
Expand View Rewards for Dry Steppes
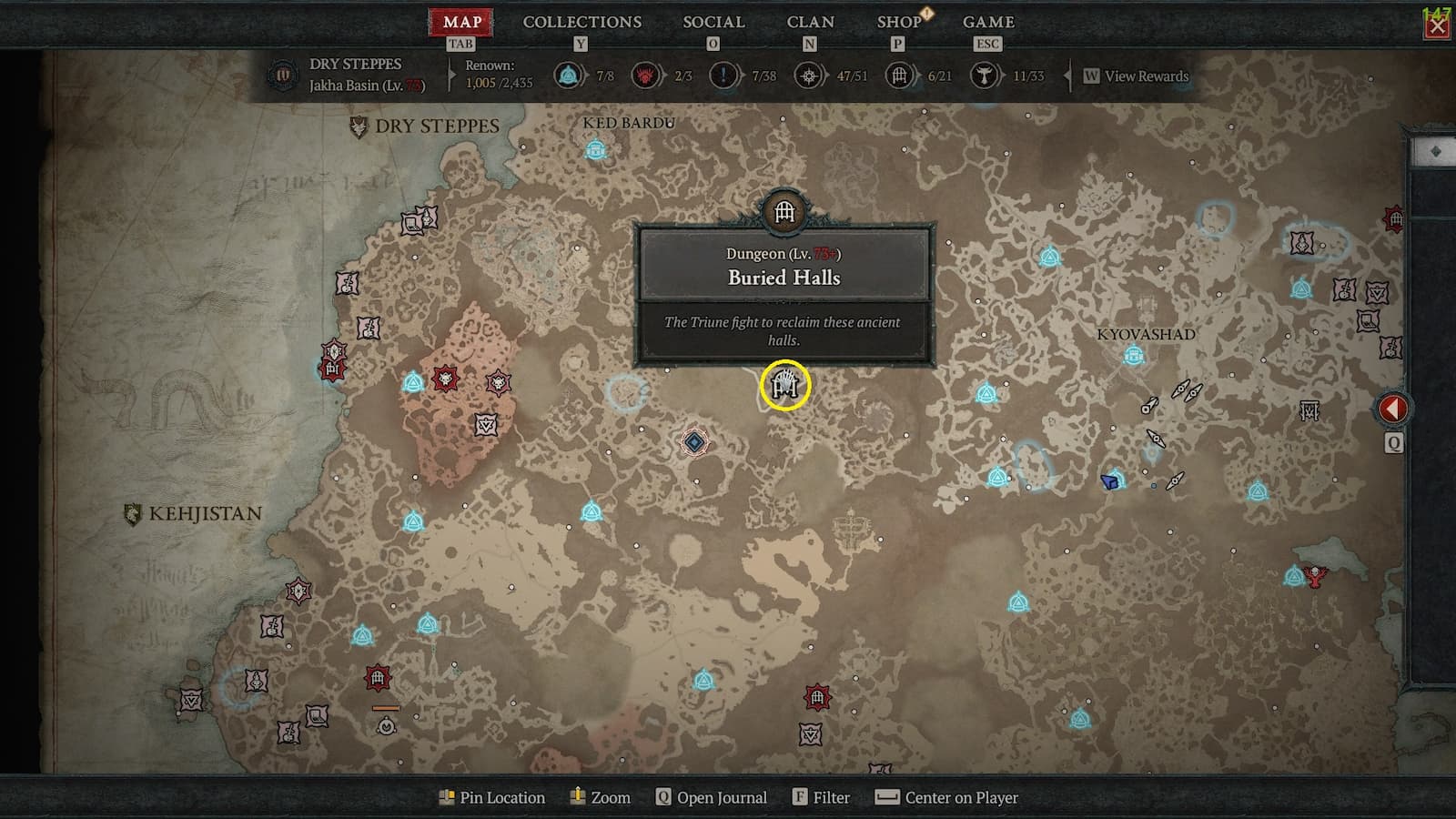pyautogui.click(x=1136, y=77)
